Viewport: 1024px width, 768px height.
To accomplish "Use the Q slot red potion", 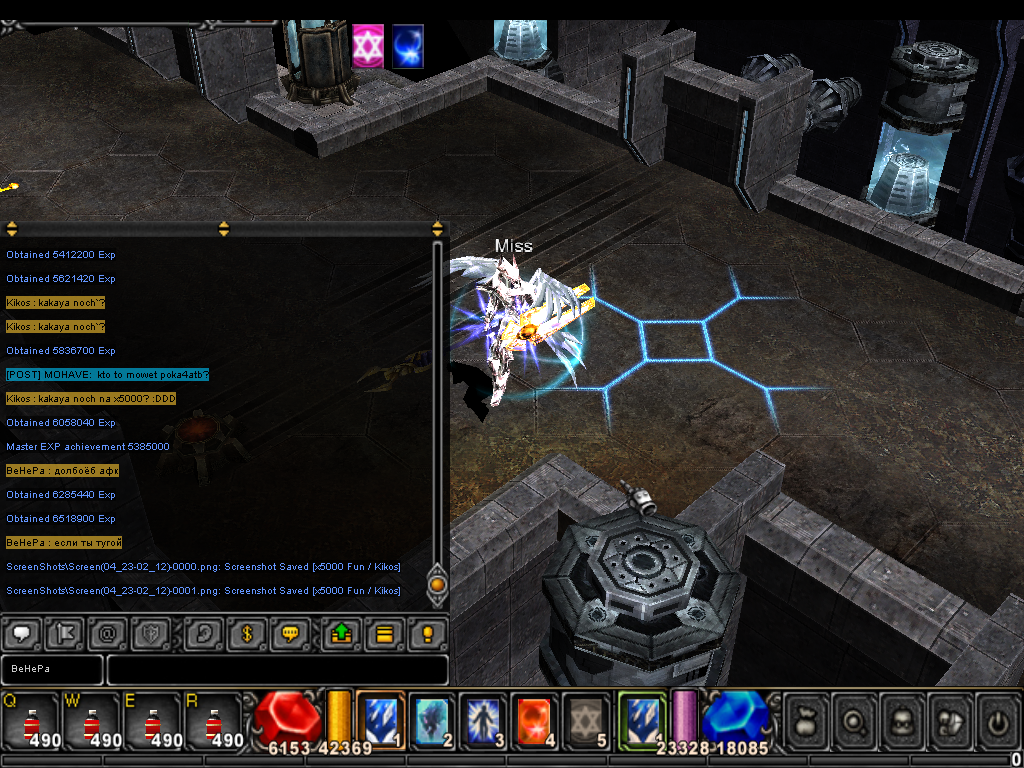I will (32, 720).
